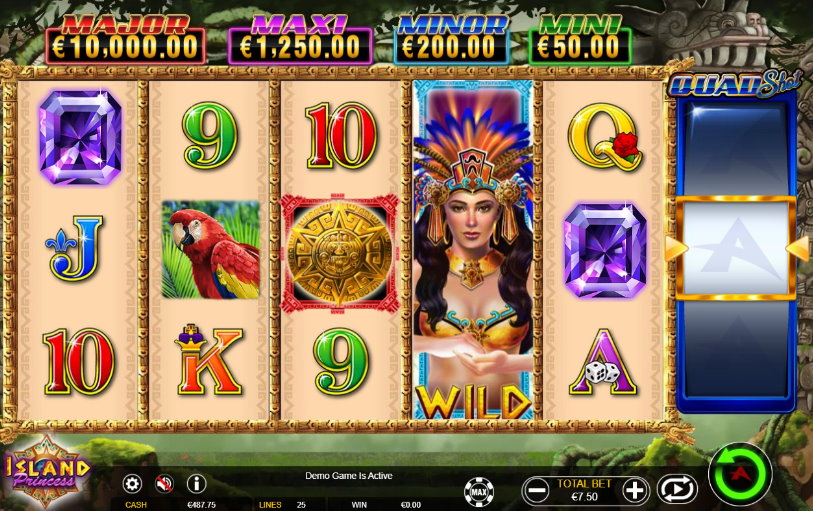Start autoplay with the looped arrow button
The height and width of the screenshot is (511, 813).
point(677,489)
